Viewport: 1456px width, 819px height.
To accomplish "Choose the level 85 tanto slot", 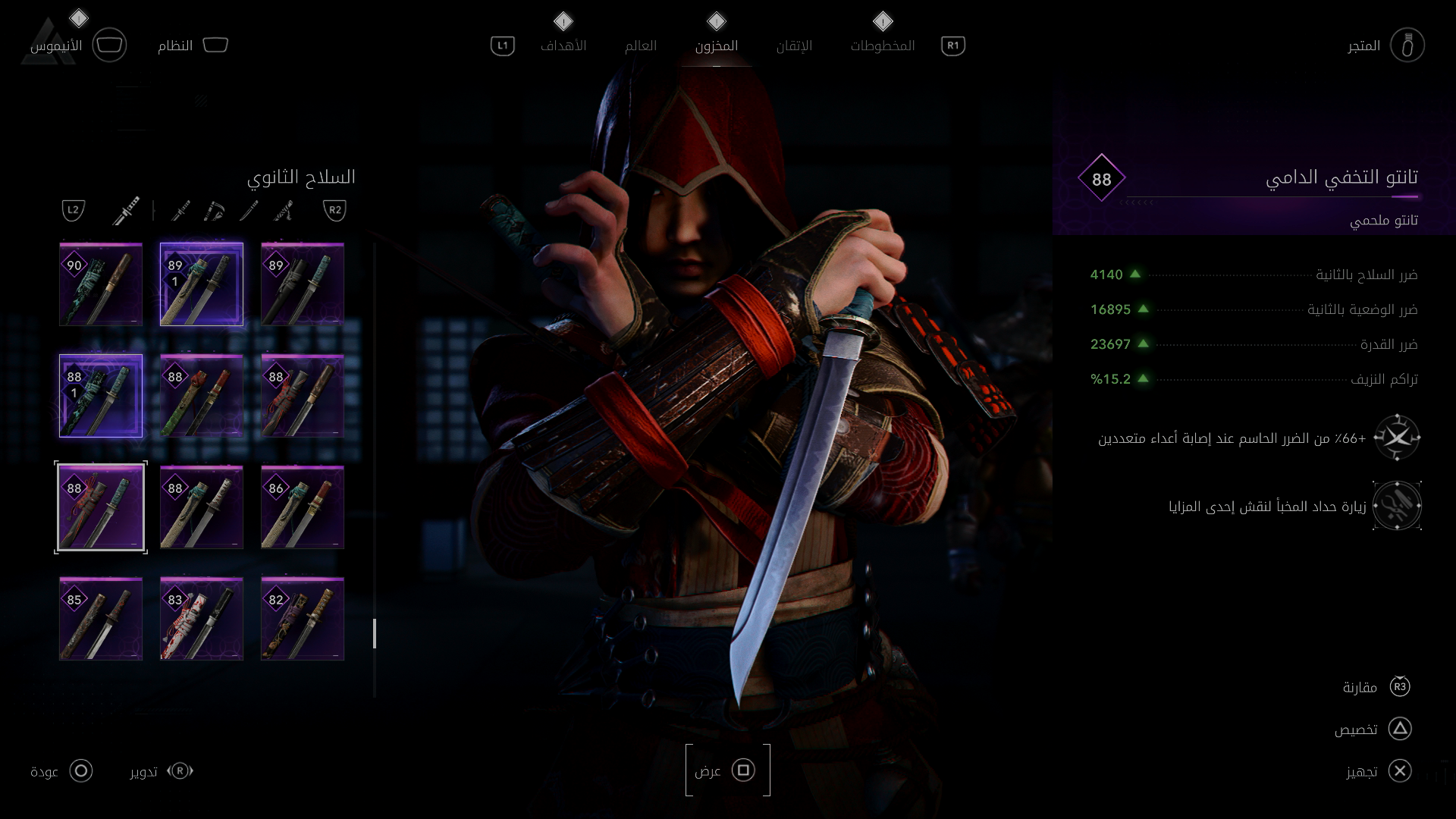I will pyautogui.click(x=101, y=619).
